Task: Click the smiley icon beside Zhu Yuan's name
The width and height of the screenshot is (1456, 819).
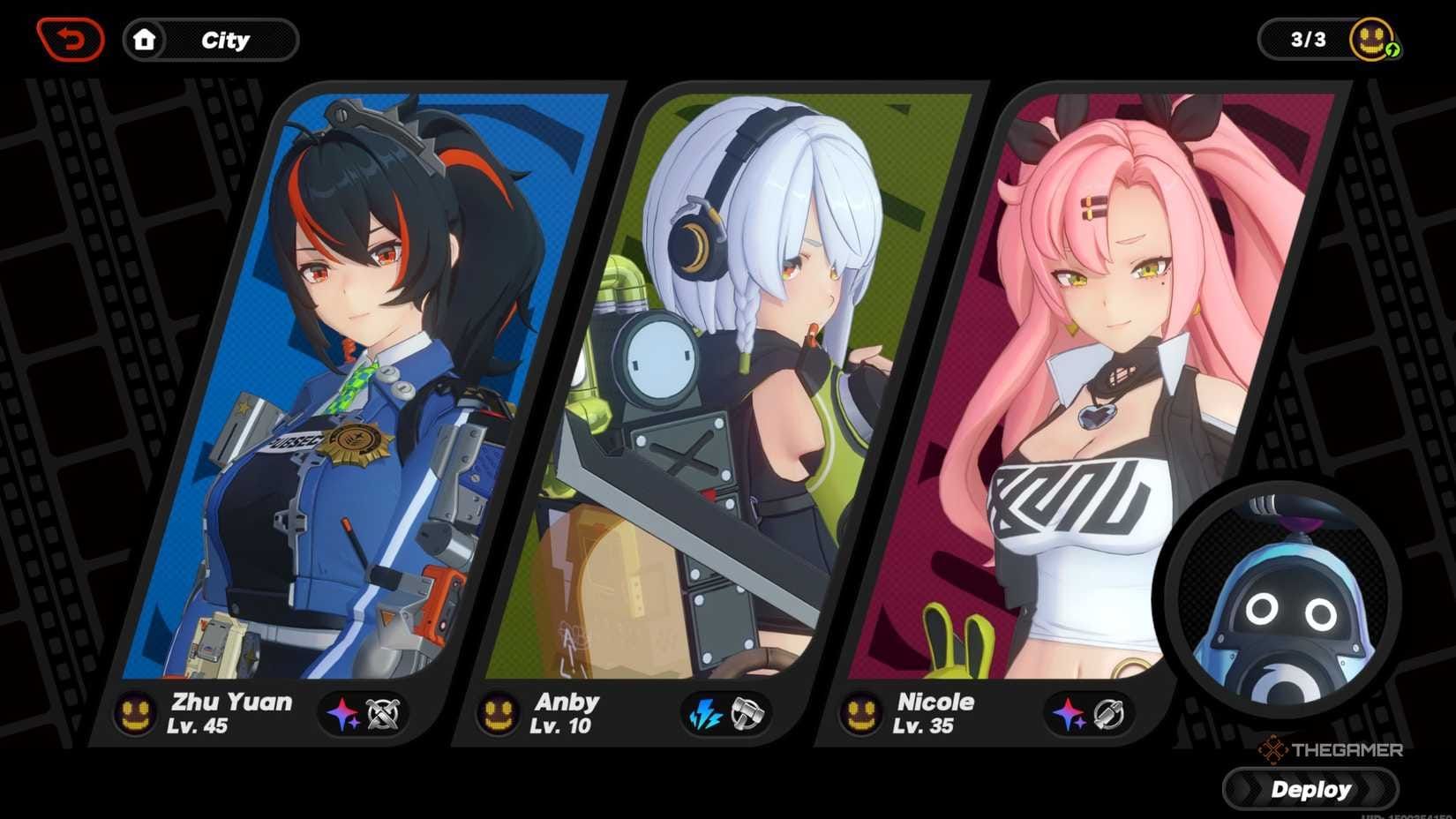Action: click(x=133, y=712)
